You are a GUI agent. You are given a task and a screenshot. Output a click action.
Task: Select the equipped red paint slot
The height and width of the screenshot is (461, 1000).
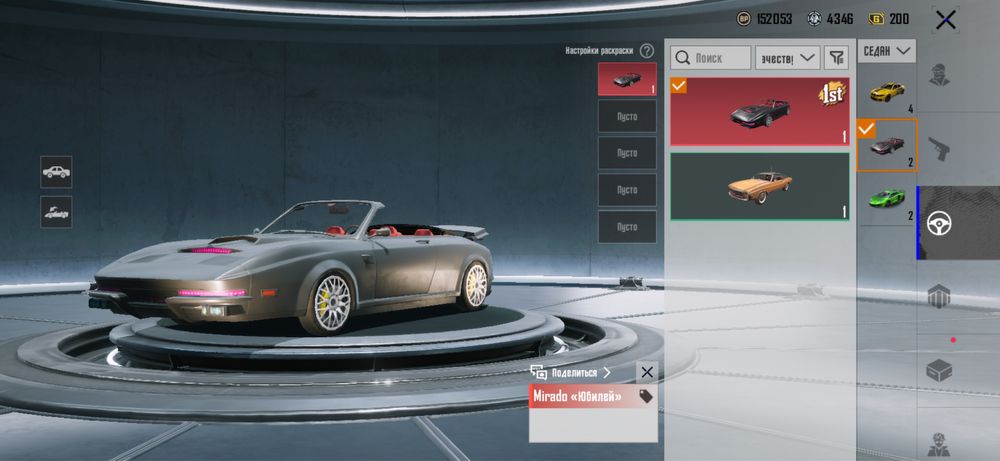pos(627,79)
